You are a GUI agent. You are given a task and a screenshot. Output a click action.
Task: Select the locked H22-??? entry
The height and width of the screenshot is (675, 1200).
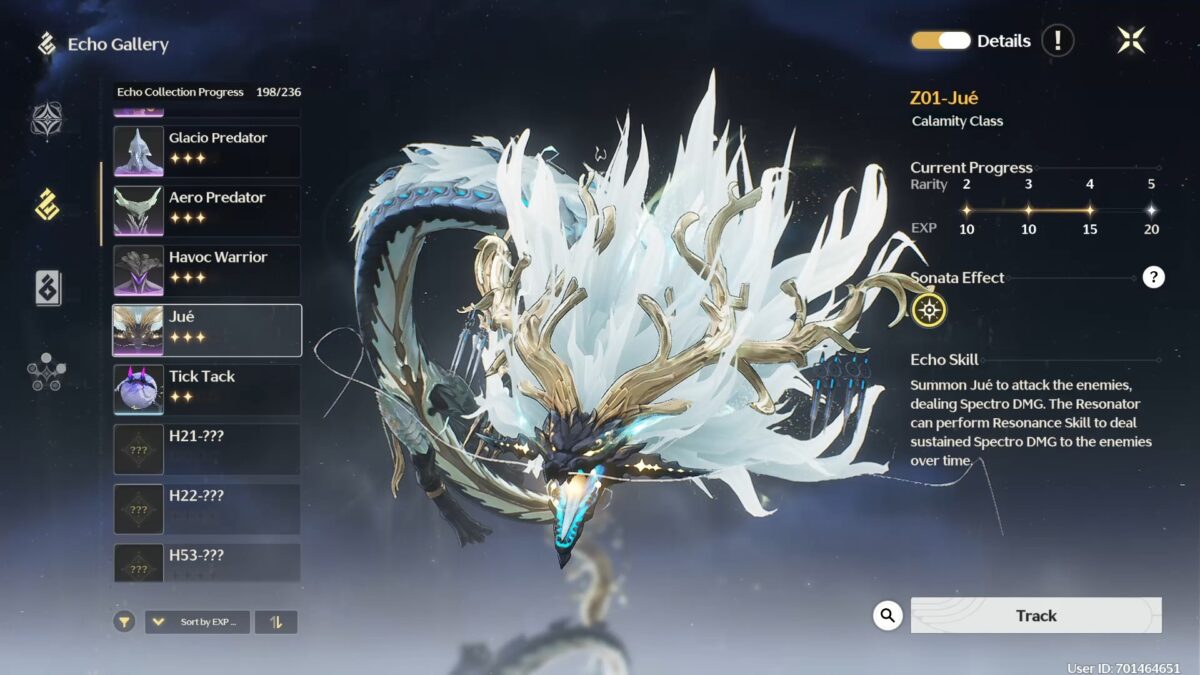pyautogui.click(x=207, y=509)
